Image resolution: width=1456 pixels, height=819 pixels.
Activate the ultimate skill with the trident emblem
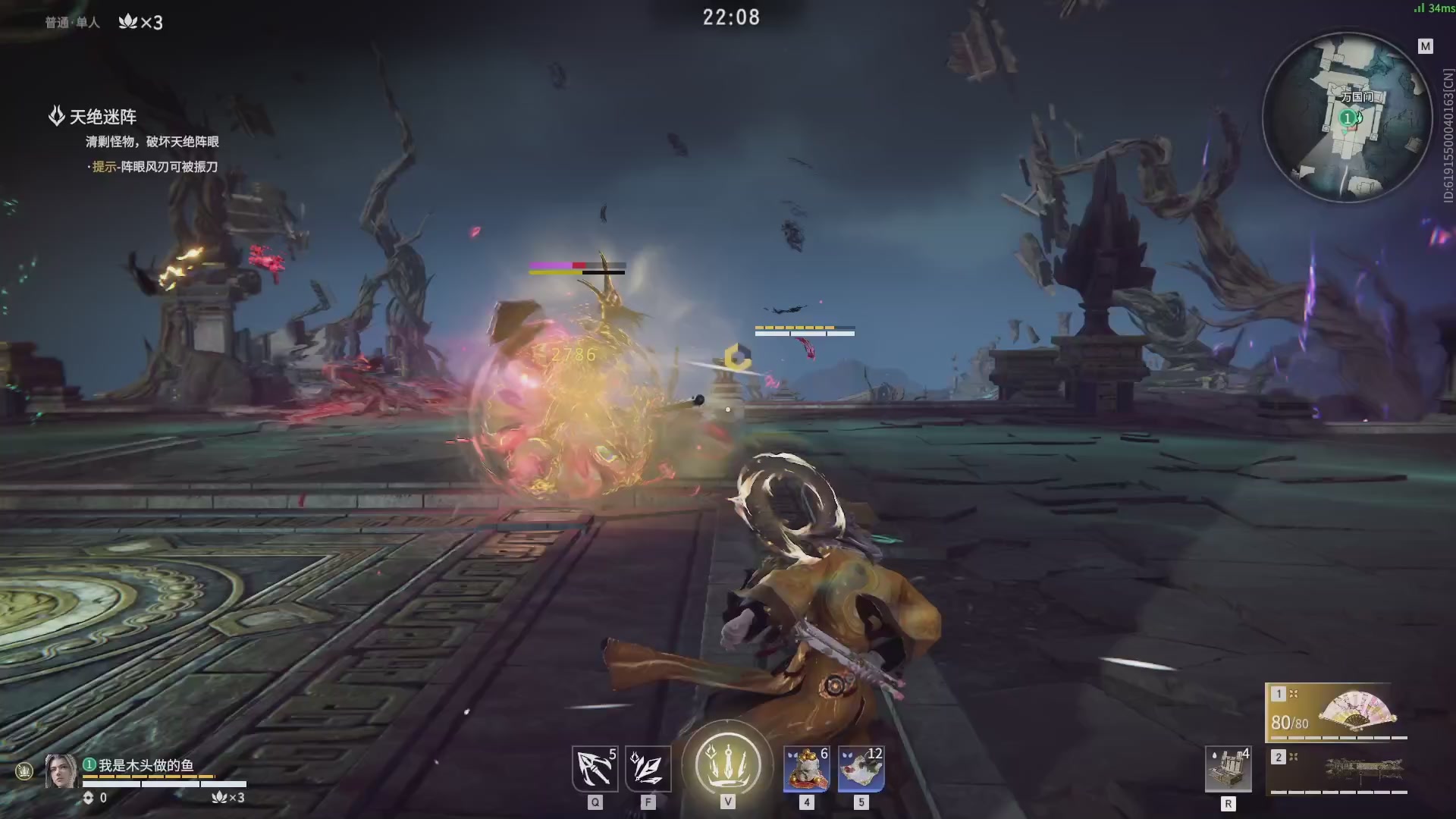[x=726, y=764]
